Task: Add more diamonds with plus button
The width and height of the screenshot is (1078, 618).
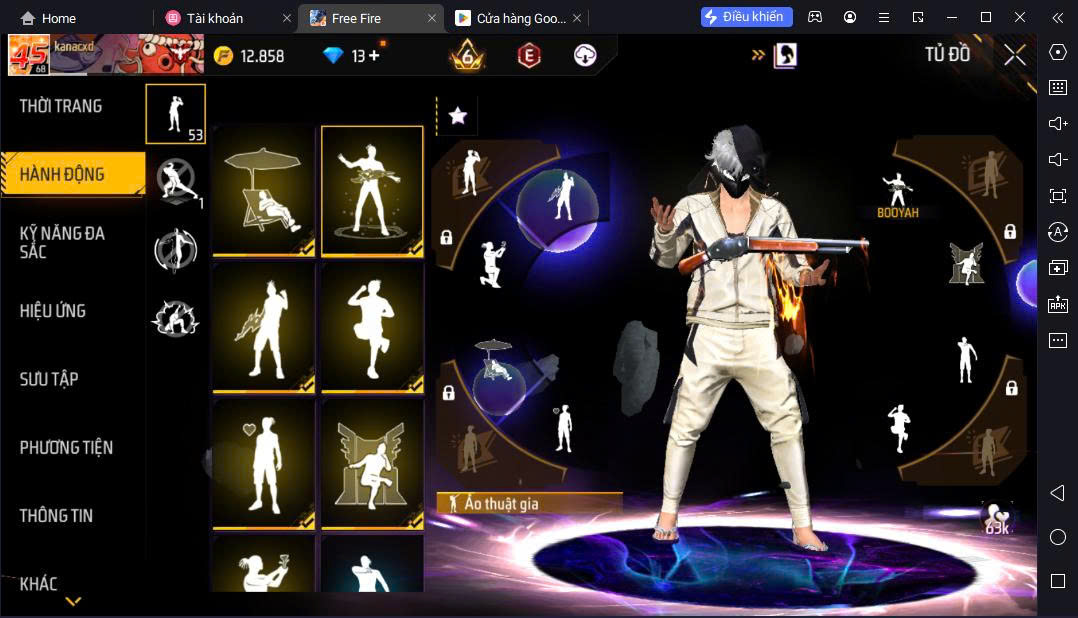Action: 374,56
